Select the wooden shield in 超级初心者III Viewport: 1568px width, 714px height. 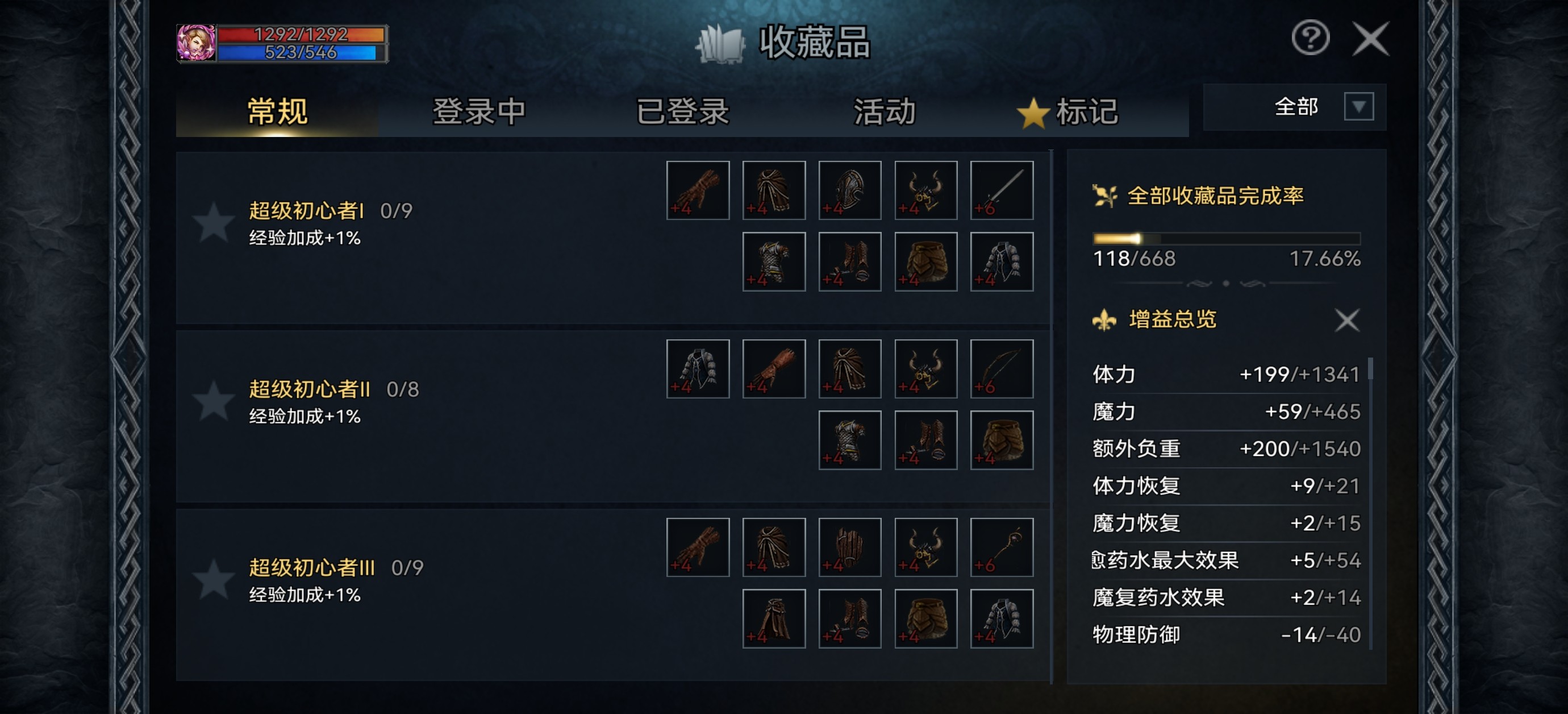[x=850, y=547]
